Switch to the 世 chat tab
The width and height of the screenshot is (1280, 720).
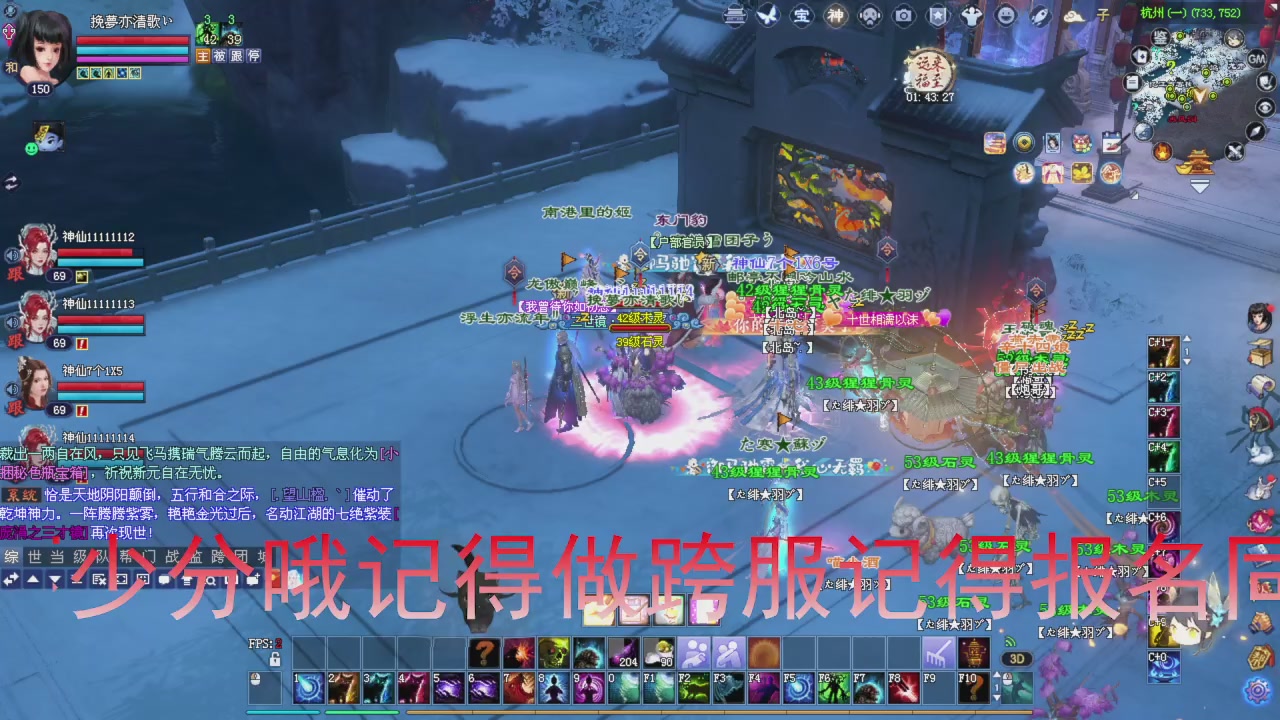(x=32, y=556)
